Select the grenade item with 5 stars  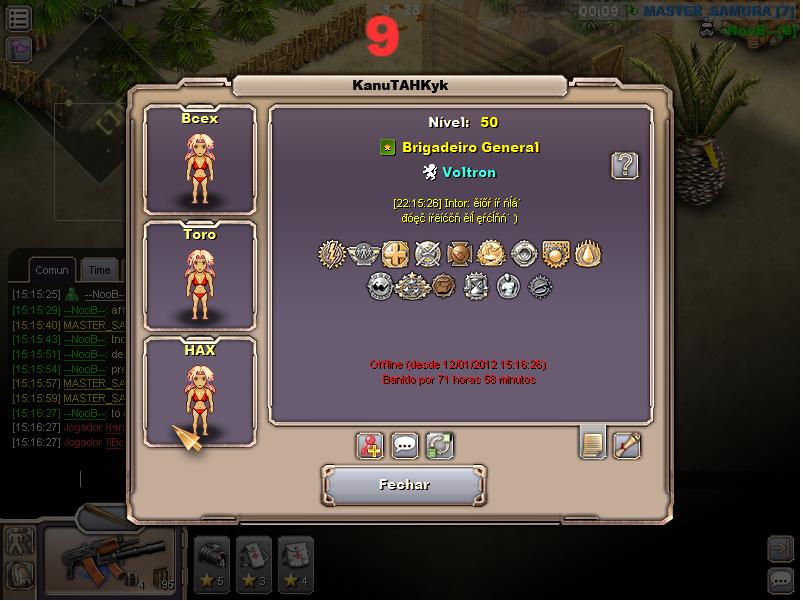click(x=210, y=561)
